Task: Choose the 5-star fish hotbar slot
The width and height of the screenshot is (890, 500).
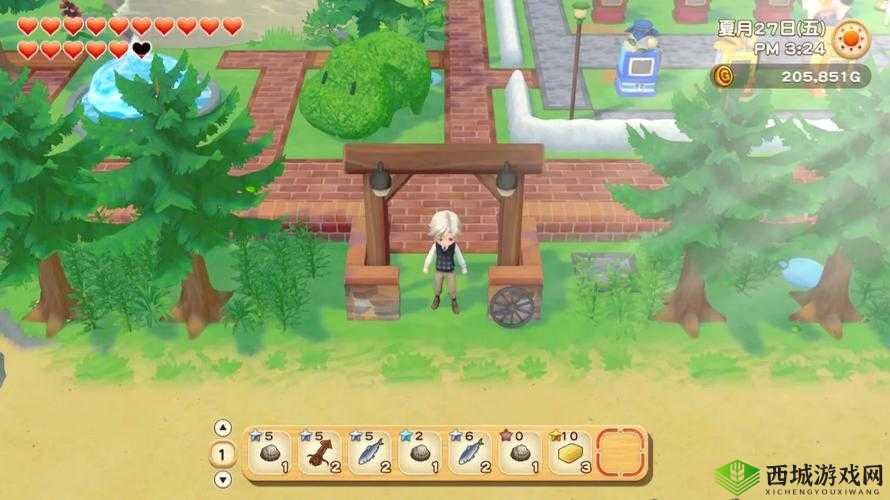Action: (x=370, y=453)
